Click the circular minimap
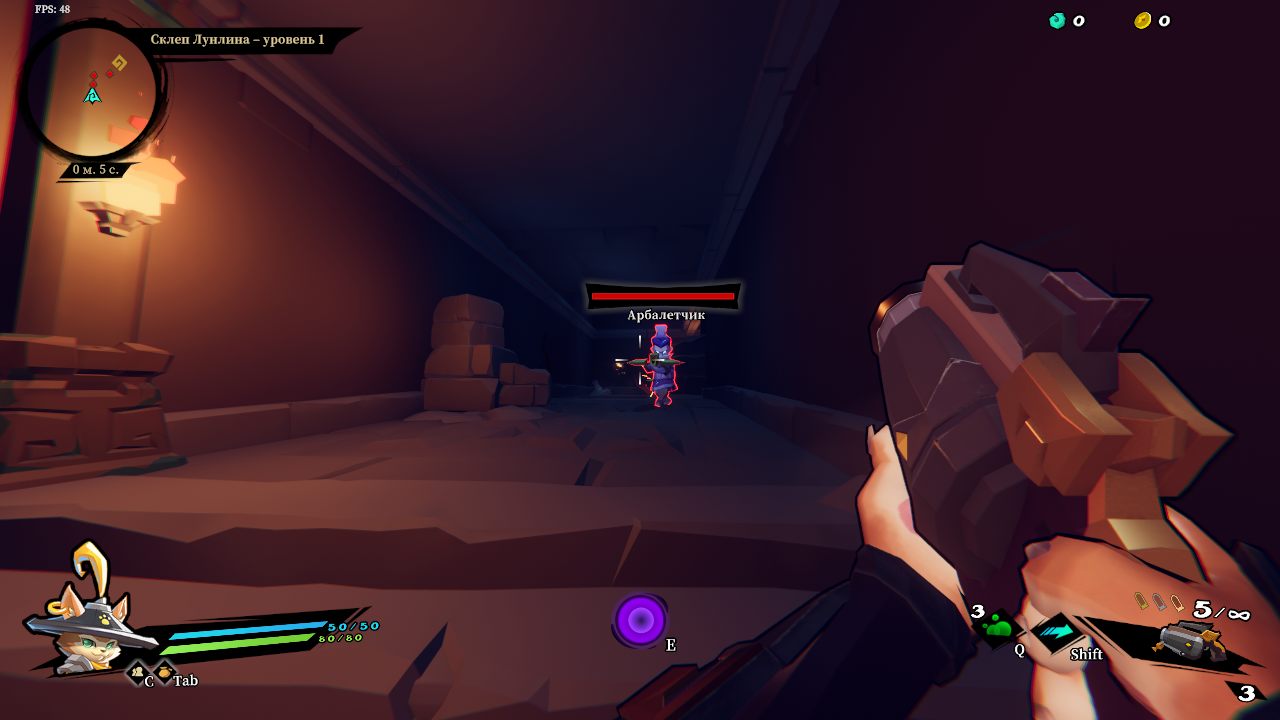 [x=92, y=92]
